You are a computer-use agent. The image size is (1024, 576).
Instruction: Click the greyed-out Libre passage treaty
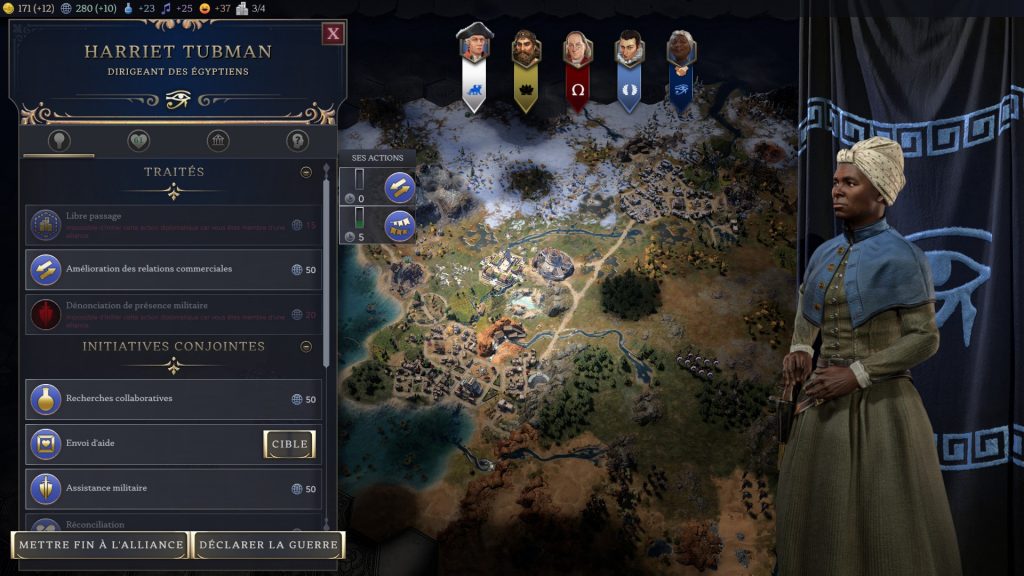point(173,225)
